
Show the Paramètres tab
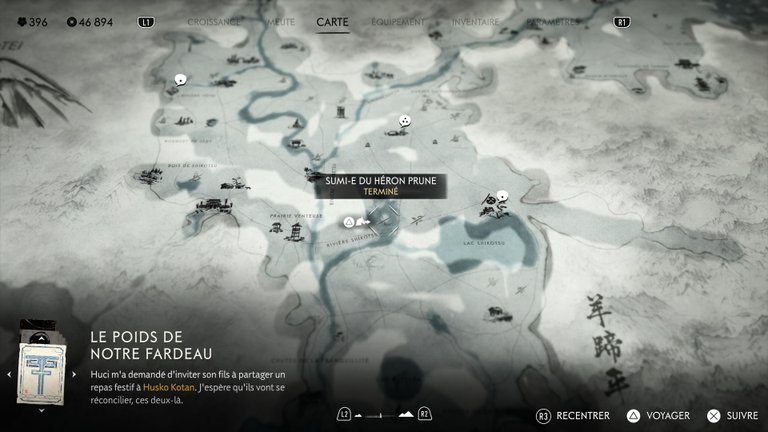553,21
